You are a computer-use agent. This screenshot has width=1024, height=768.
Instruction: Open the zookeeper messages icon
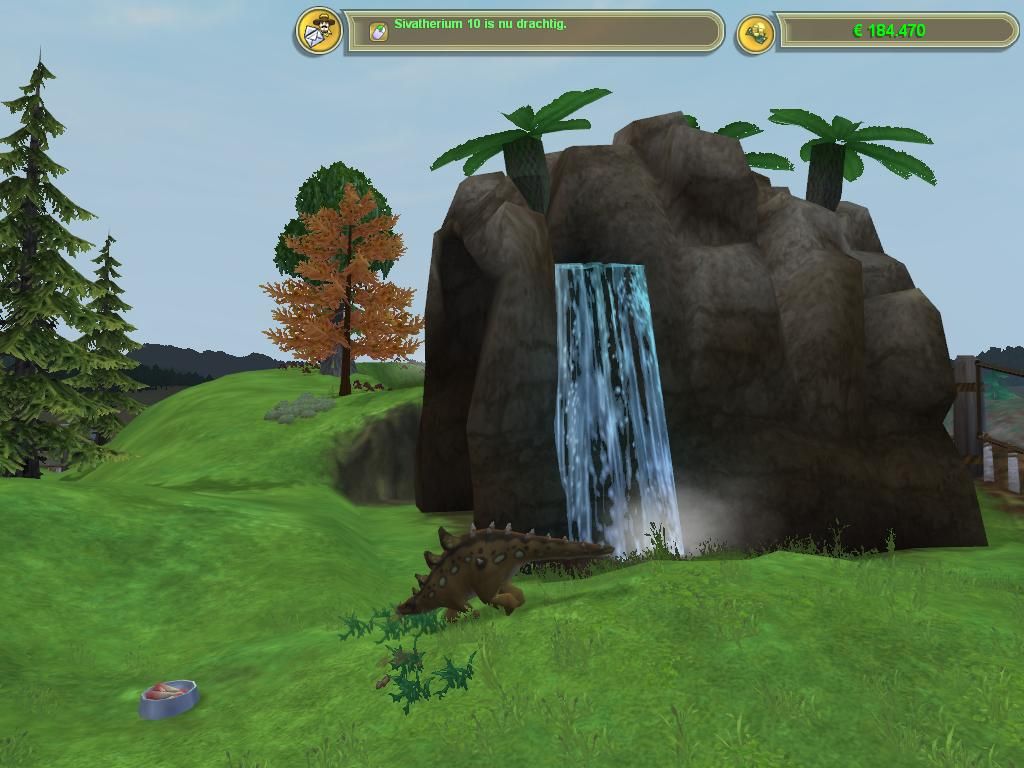coord(319,31)
